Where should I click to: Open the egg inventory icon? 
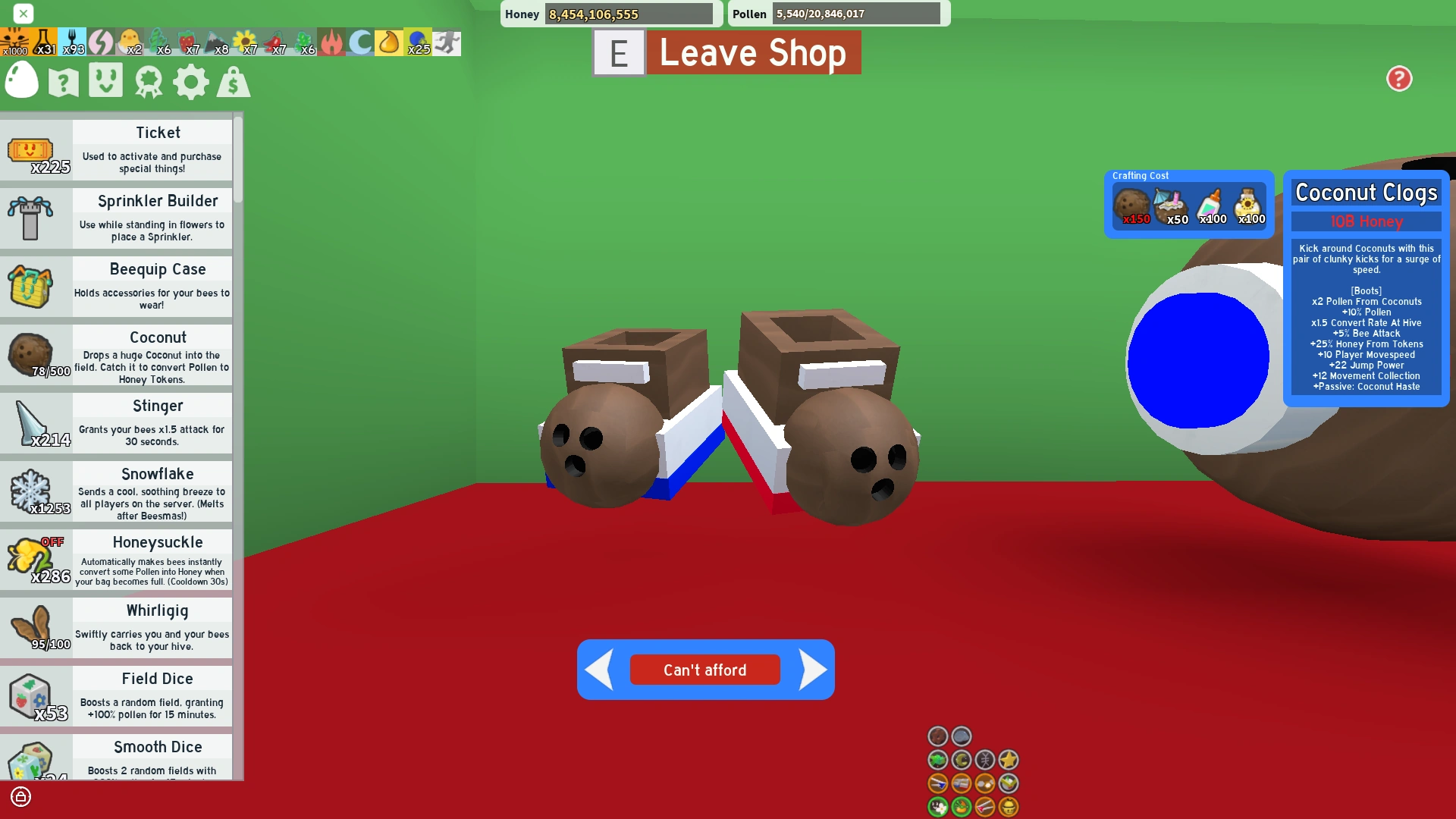[x=21, y=81]
